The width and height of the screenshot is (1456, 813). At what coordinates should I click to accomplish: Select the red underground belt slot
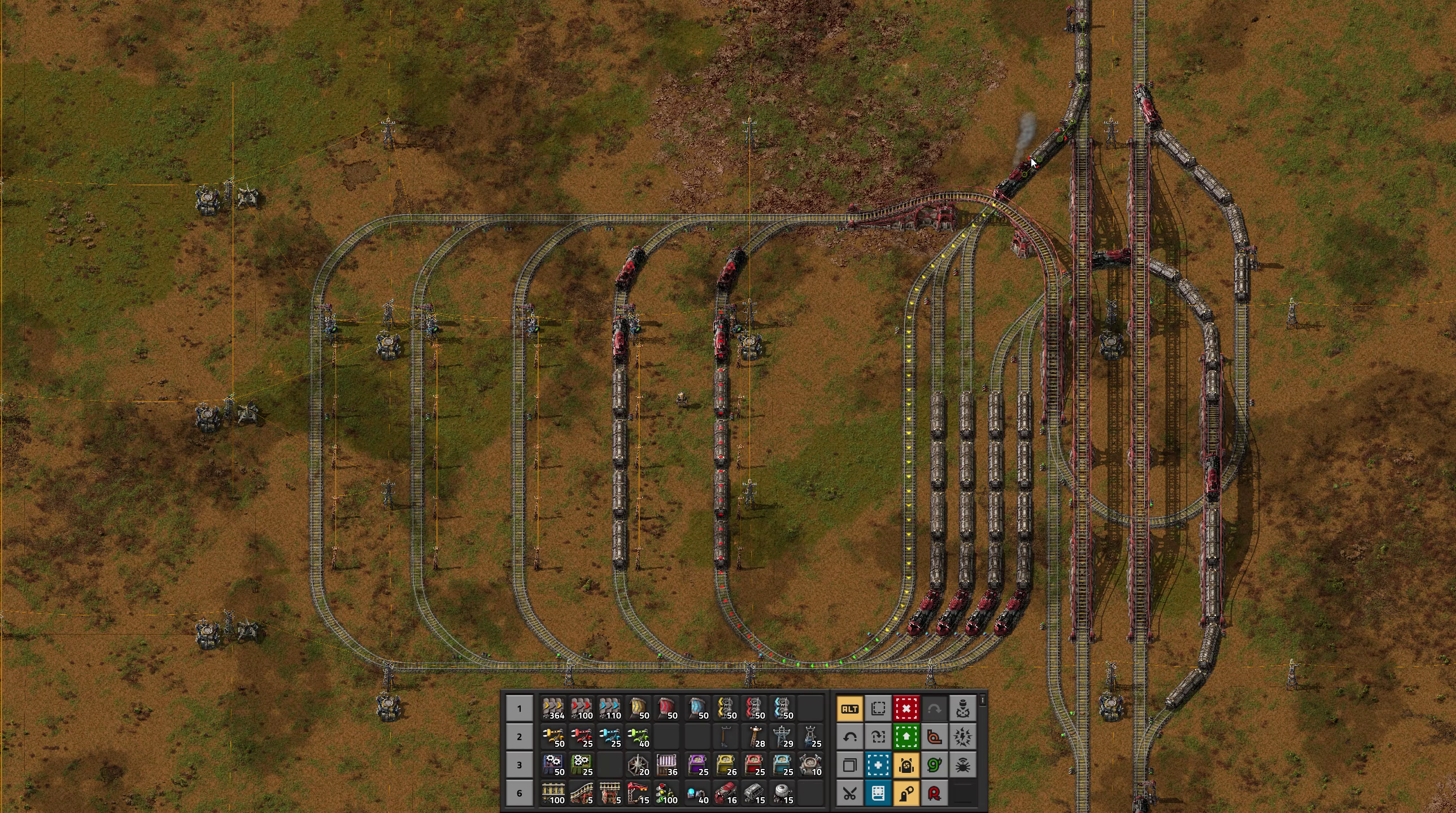[667, 709]
